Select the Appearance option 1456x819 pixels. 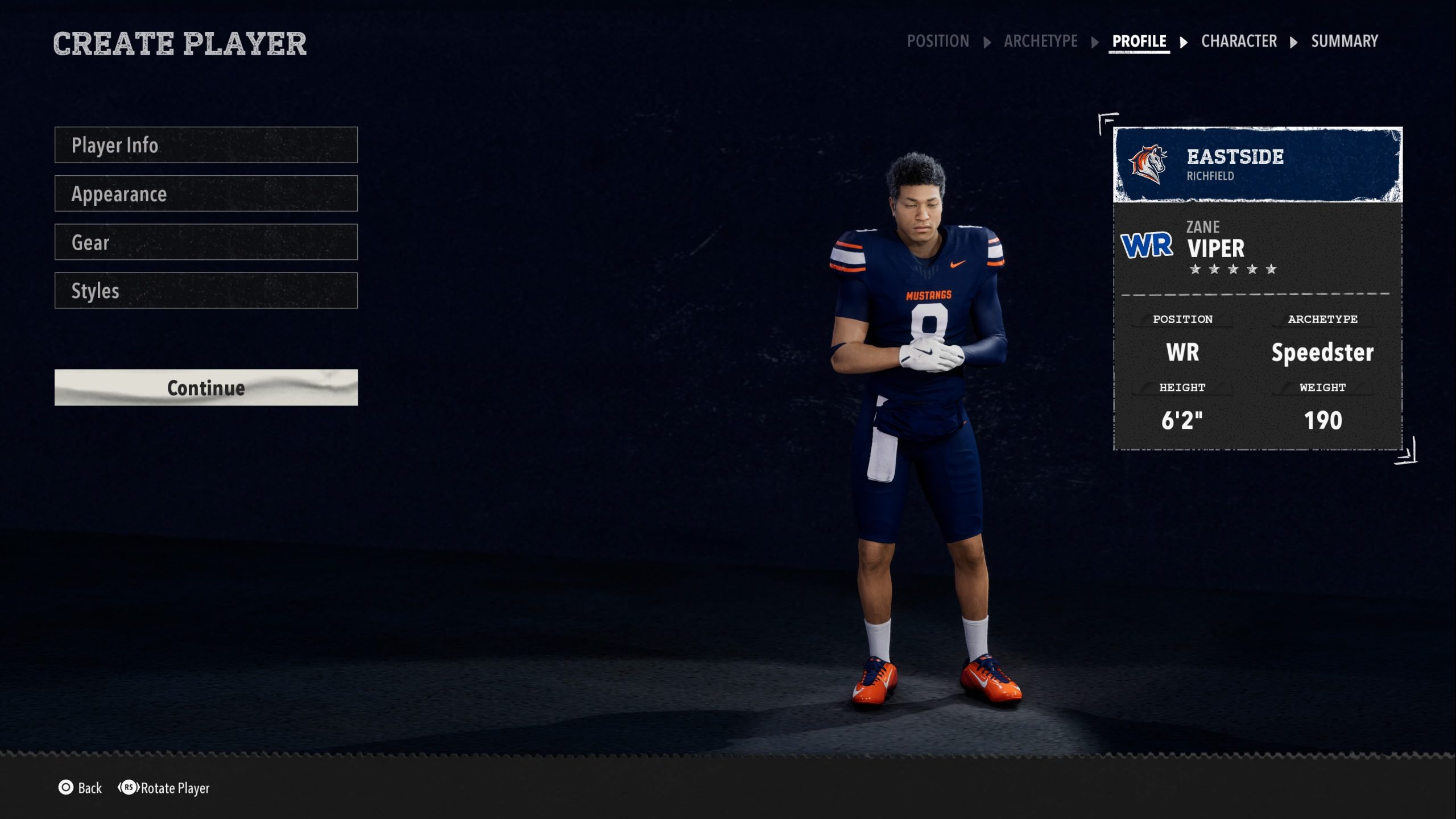[206, 194]
